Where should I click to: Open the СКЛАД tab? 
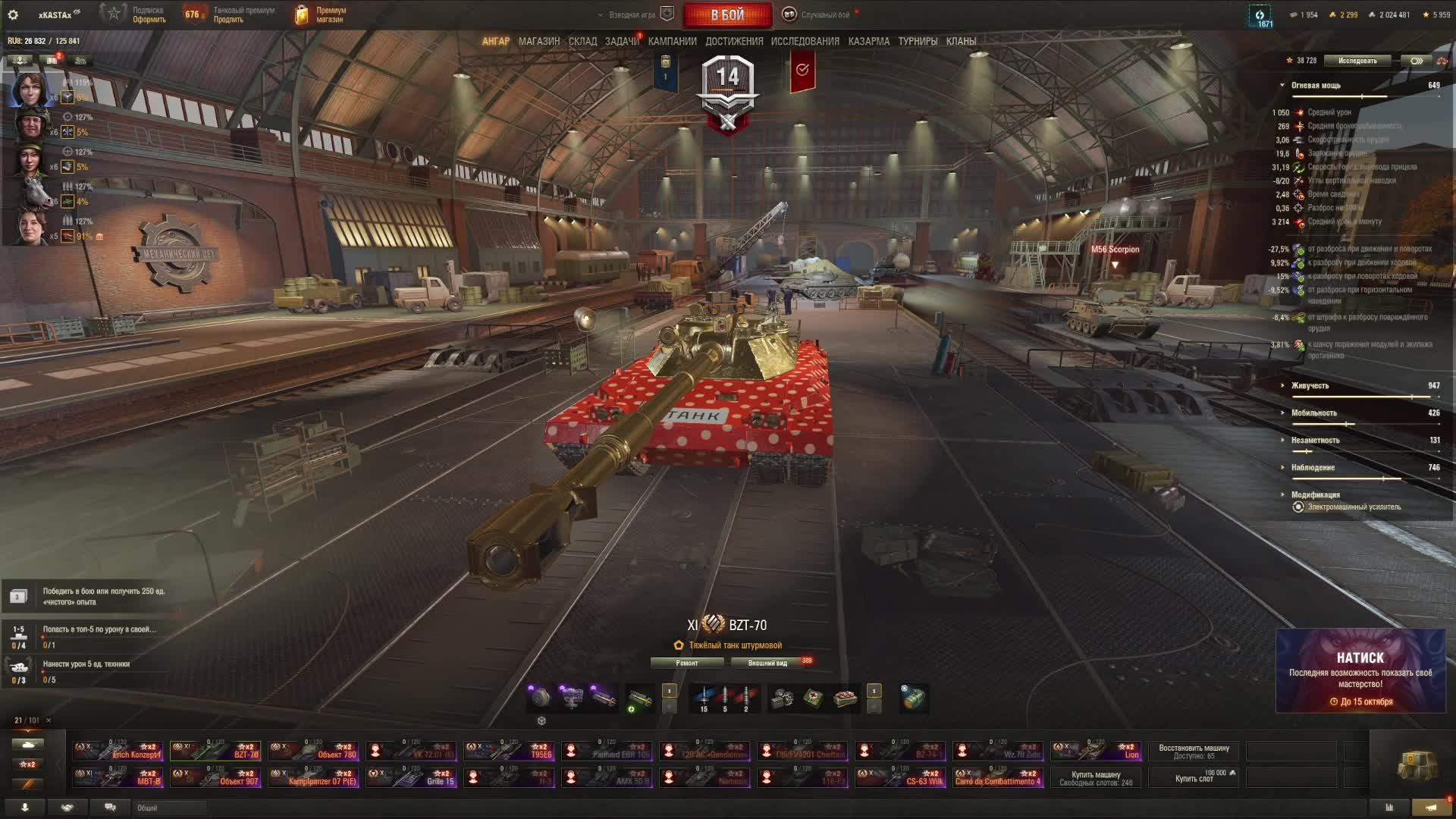[x=582, y=42]
